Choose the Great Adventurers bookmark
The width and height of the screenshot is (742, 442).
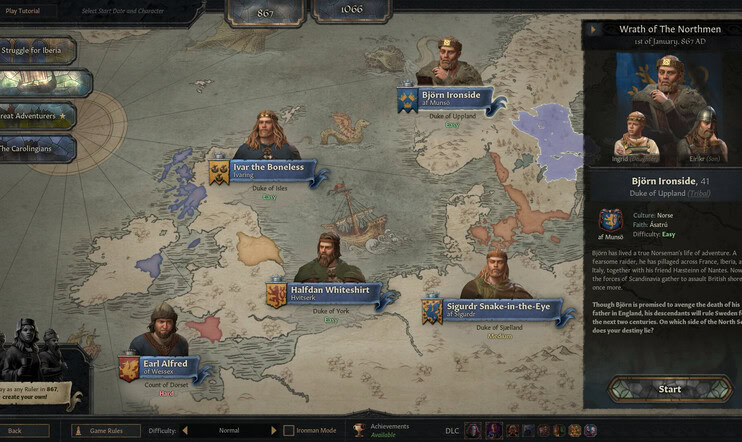coord(38,116)
